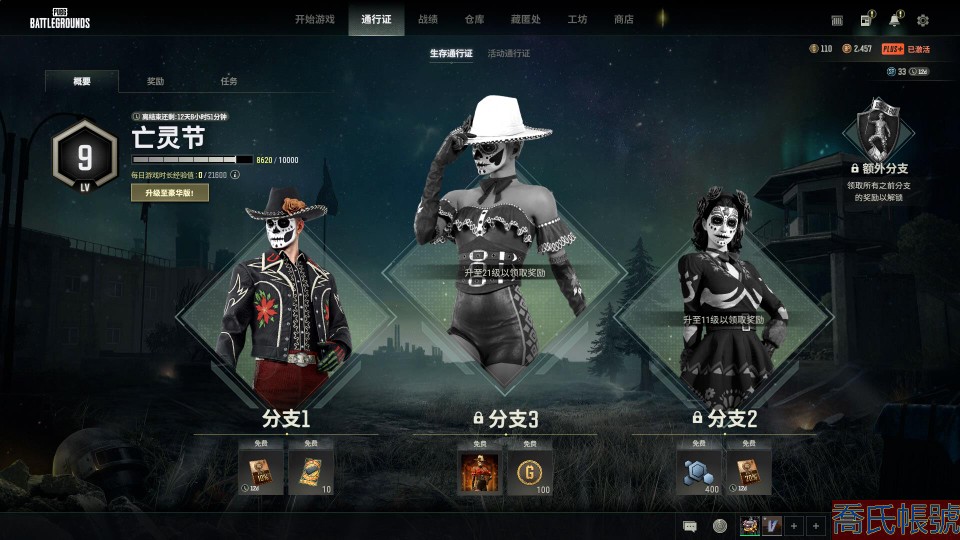Switch to the 奖励 rewards tab

tap(155, 81)
